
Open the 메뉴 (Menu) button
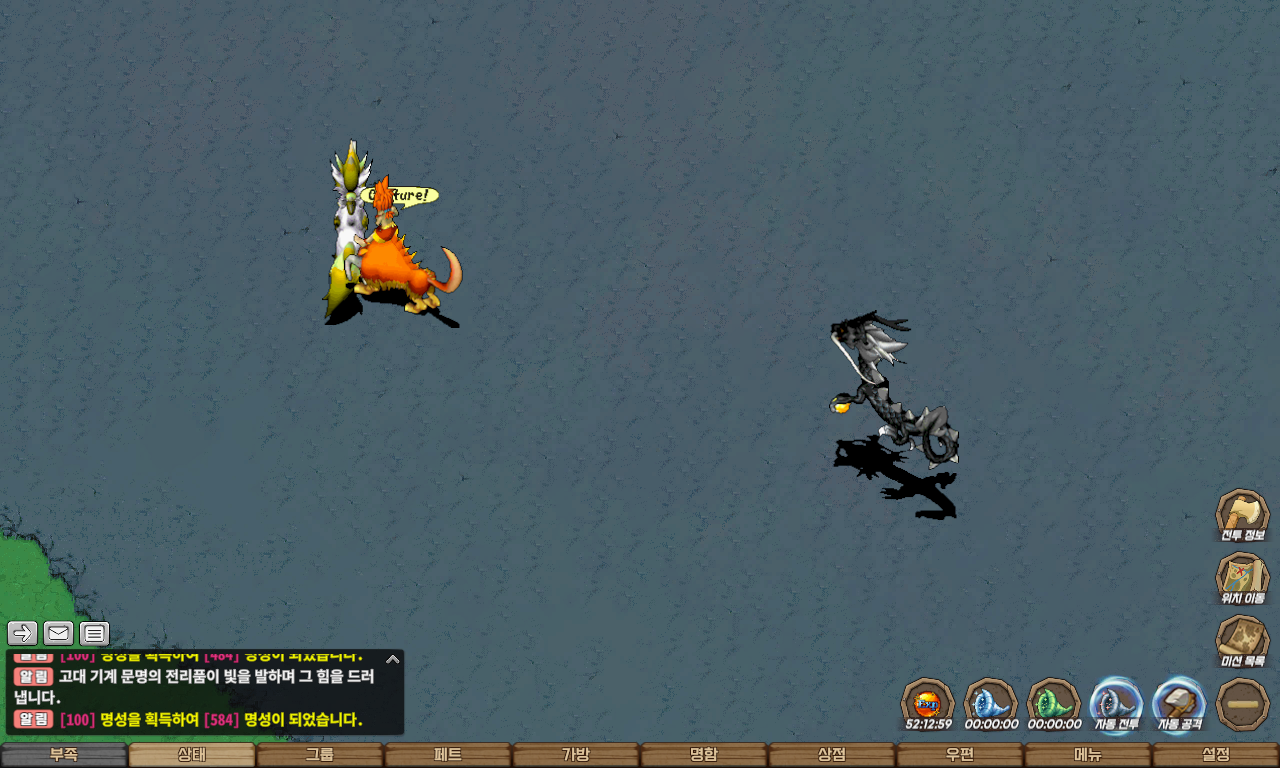pos(1088,755)
